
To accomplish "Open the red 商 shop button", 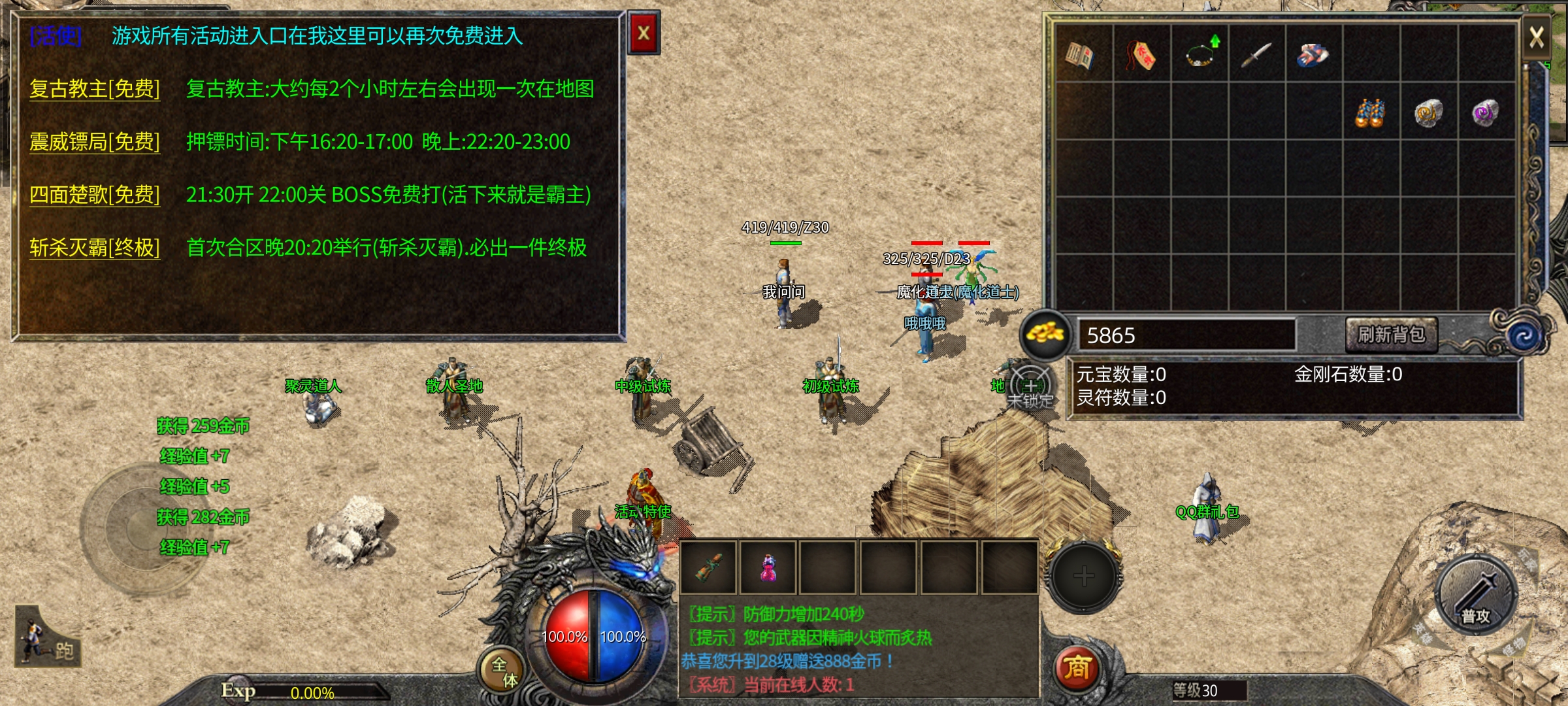I will point(1077,668).
